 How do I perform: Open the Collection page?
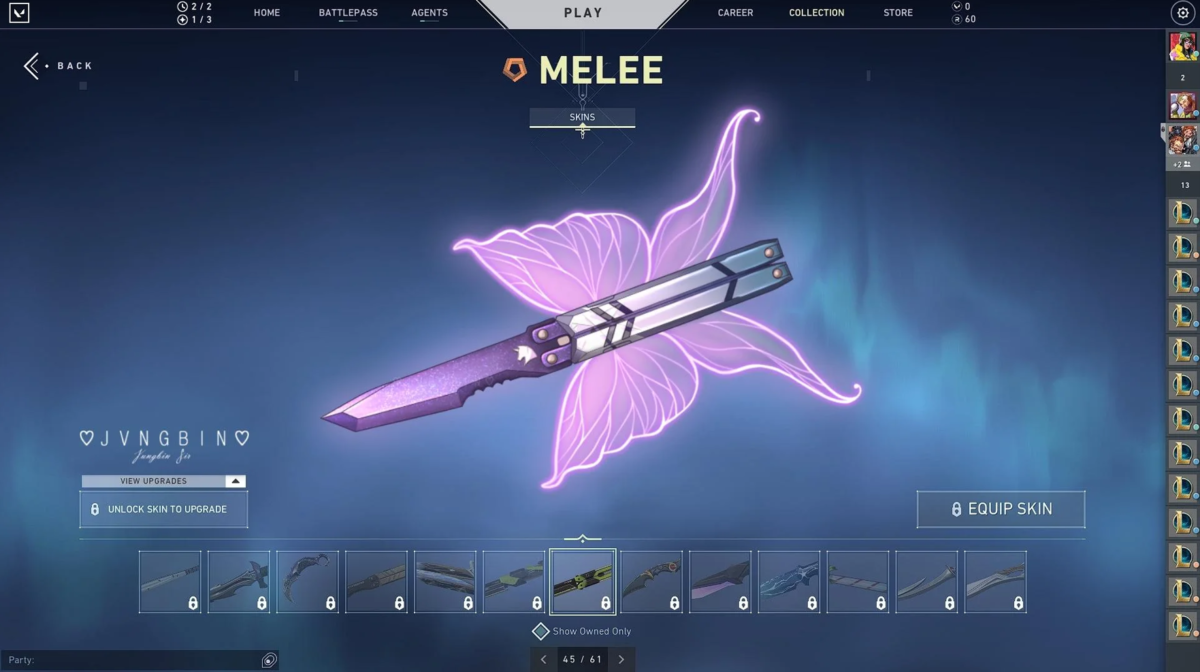coord(816,13)
